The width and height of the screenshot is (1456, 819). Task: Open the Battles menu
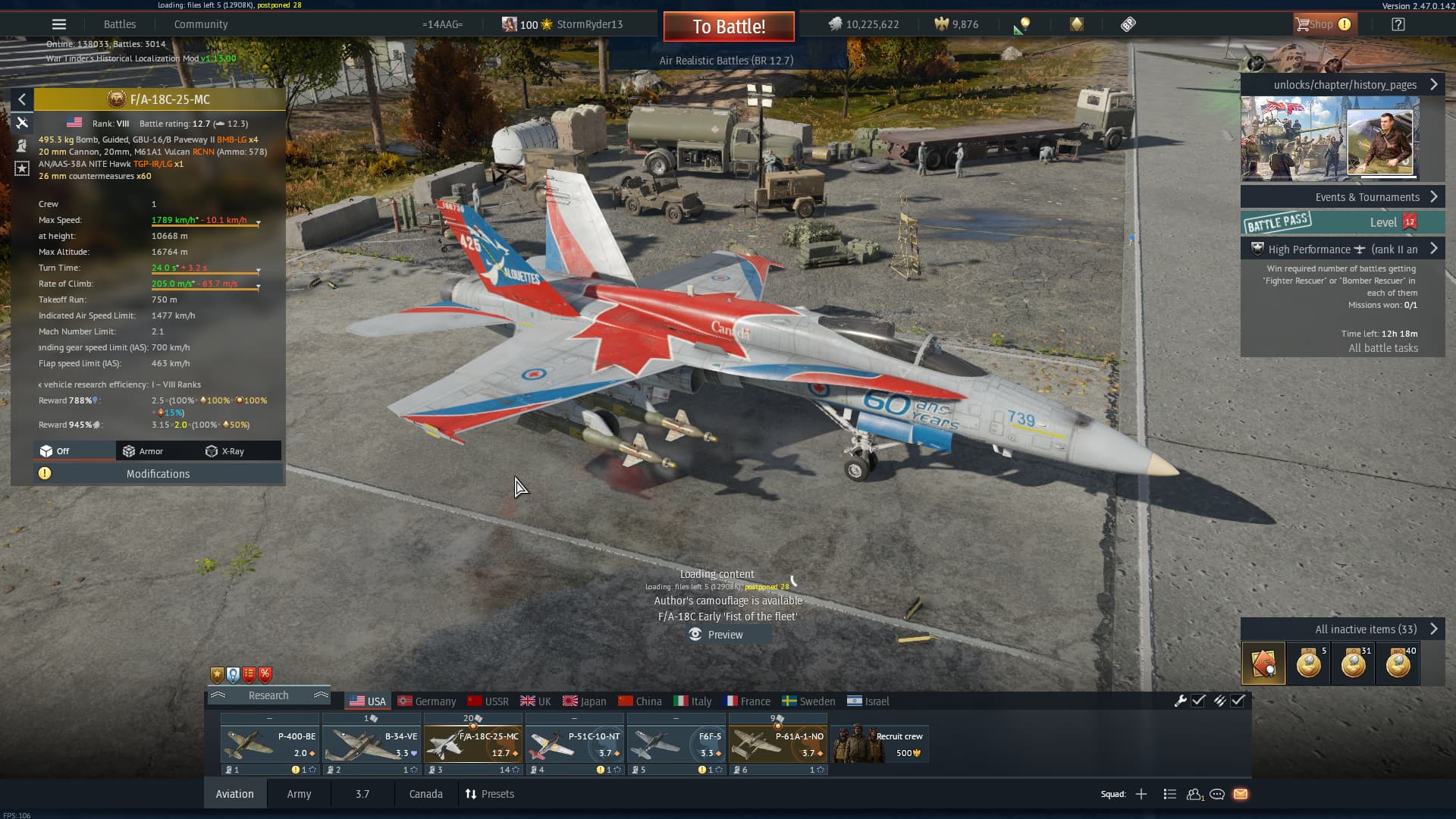click(120, 24)
